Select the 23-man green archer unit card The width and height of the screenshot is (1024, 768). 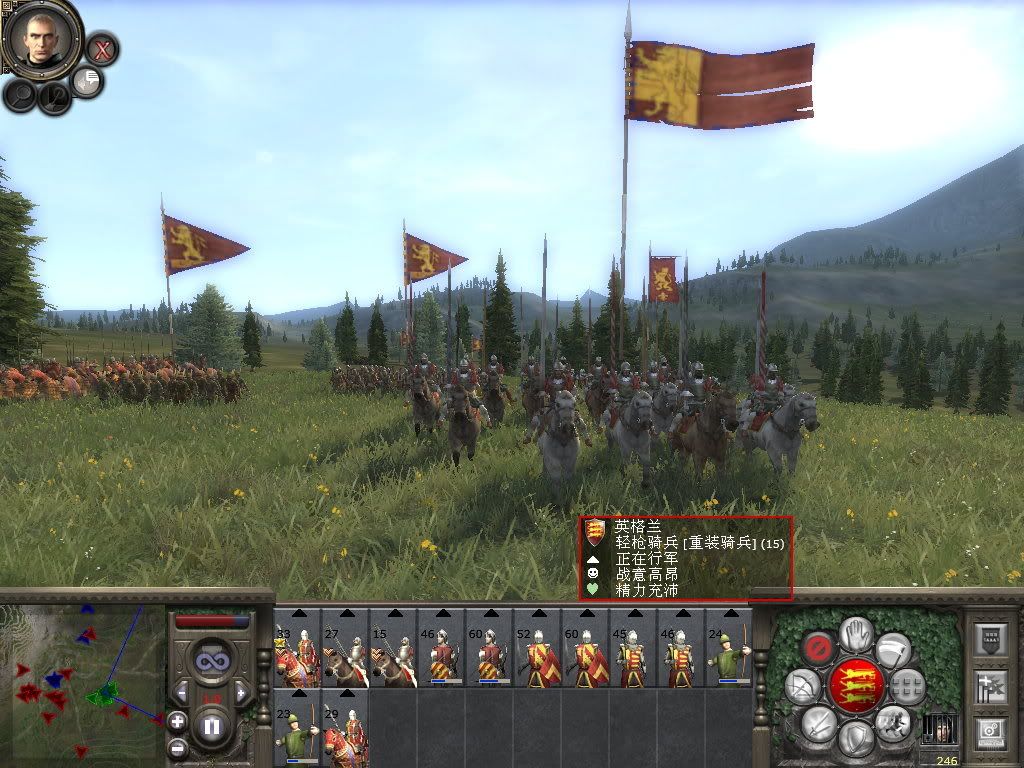[297, 728]
